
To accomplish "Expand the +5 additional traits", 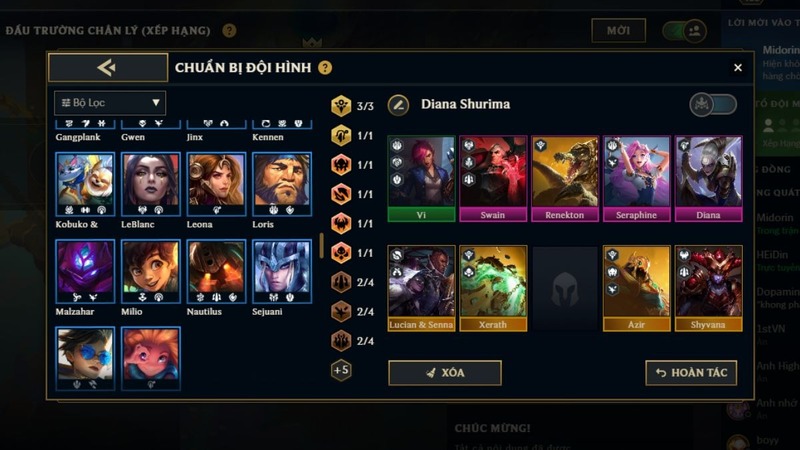I will click(x=341, y=370).
